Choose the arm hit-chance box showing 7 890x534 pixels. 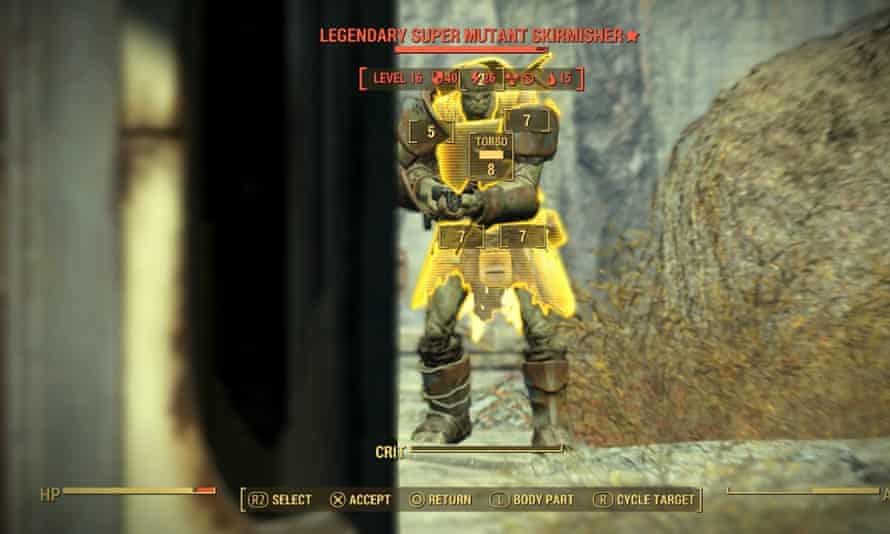click(527, 121)
